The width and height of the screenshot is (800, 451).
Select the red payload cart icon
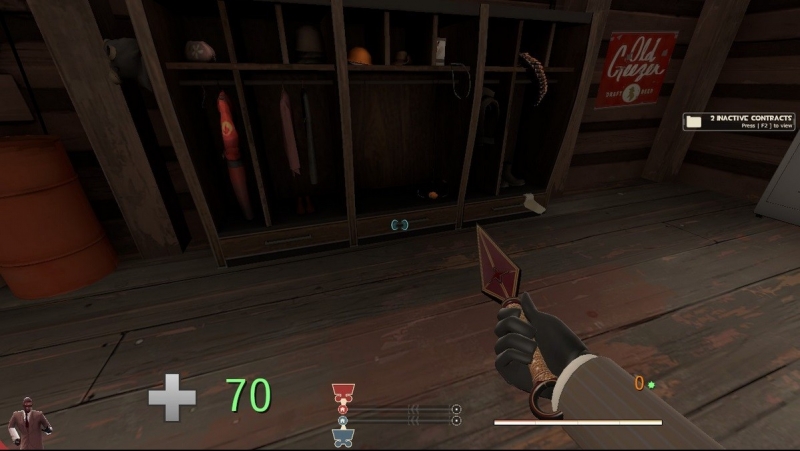point(343,392)
